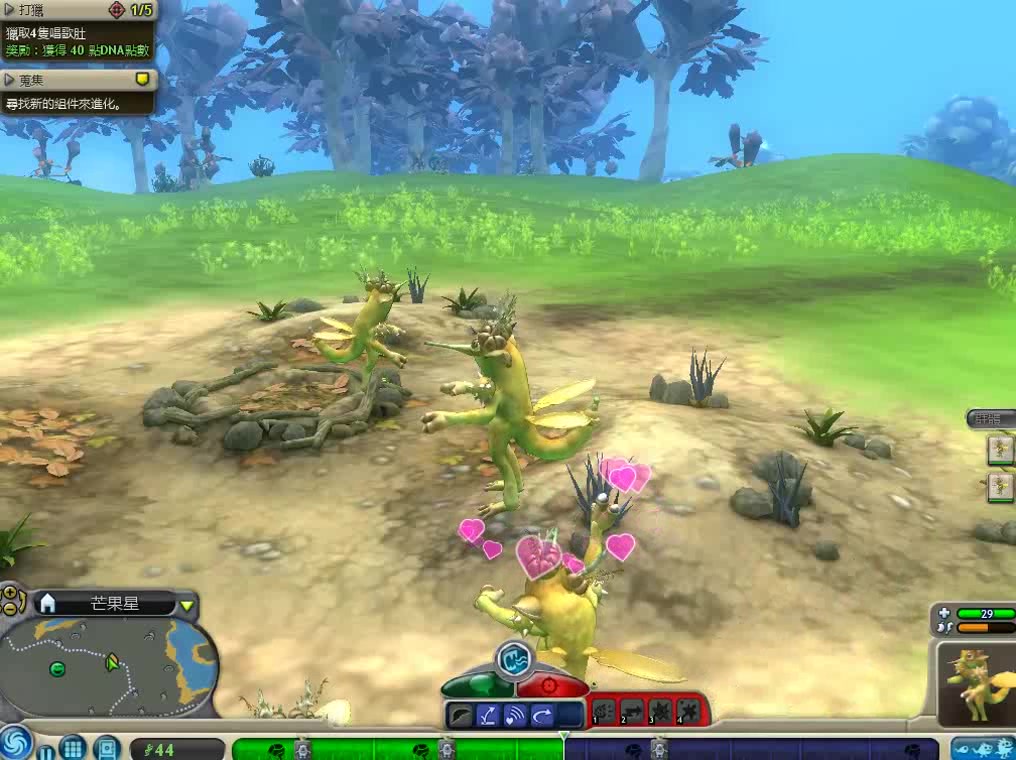
Task: Click the player creature portrait
Action: coord(975,683)
